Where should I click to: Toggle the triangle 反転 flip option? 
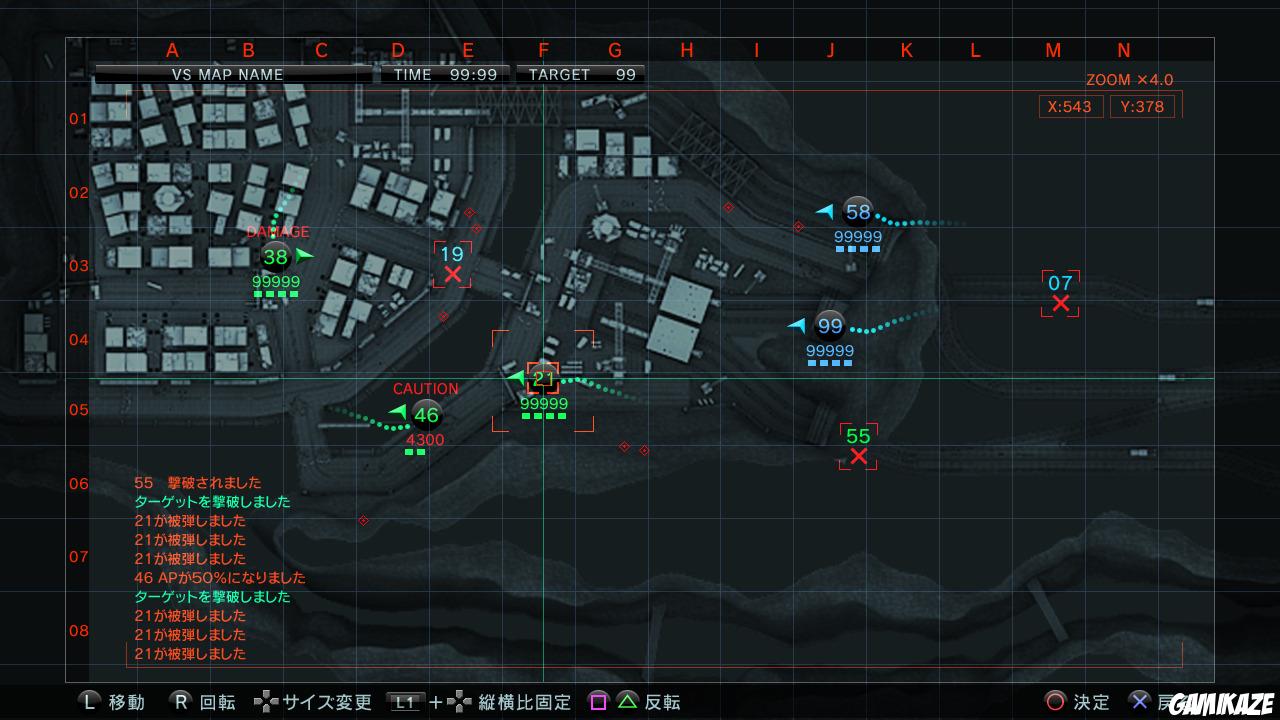[625, 703]
